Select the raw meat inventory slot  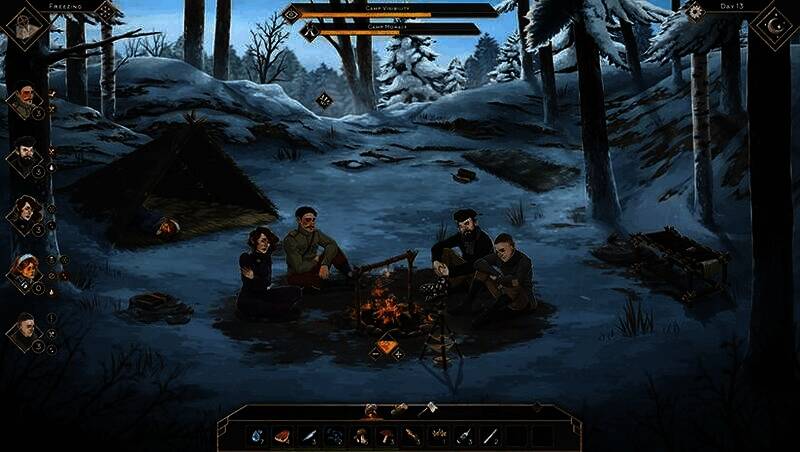click(x=283, y=436)
